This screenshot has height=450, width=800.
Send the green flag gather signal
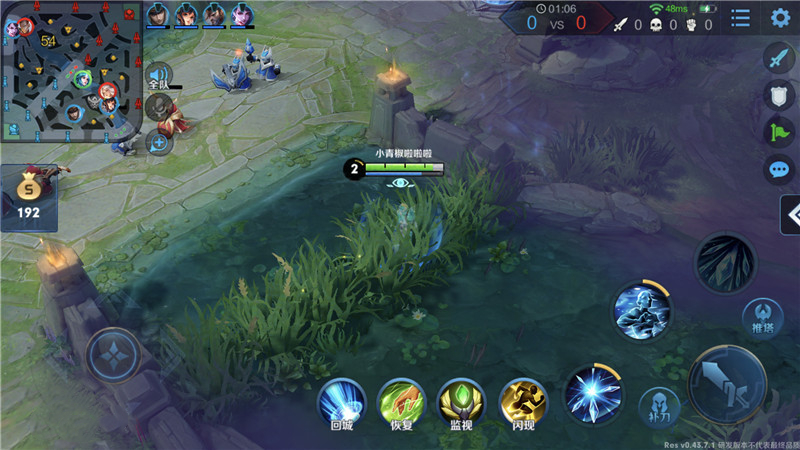pyautogui.click(x=779, y=132)
